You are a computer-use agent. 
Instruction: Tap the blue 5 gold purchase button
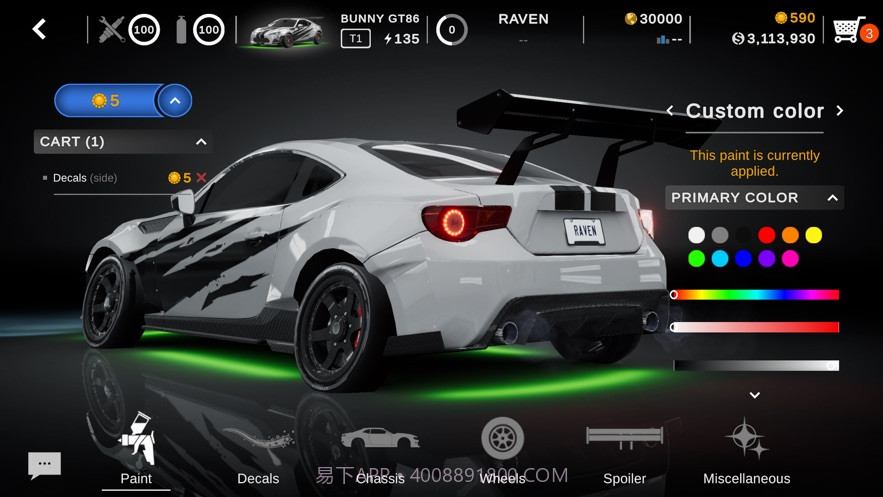pos(106,101)
